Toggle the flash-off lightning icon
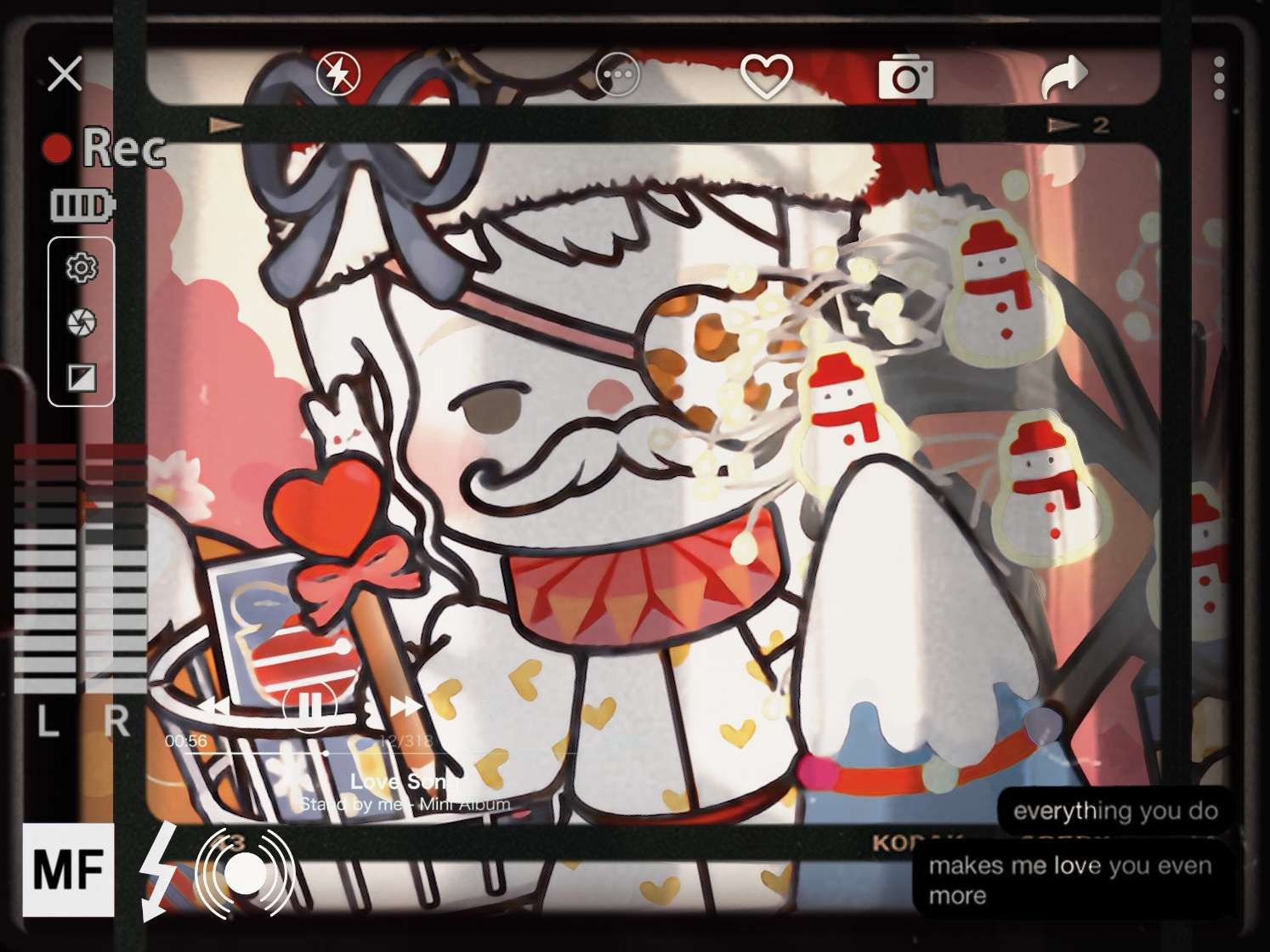 pos(337,74)
